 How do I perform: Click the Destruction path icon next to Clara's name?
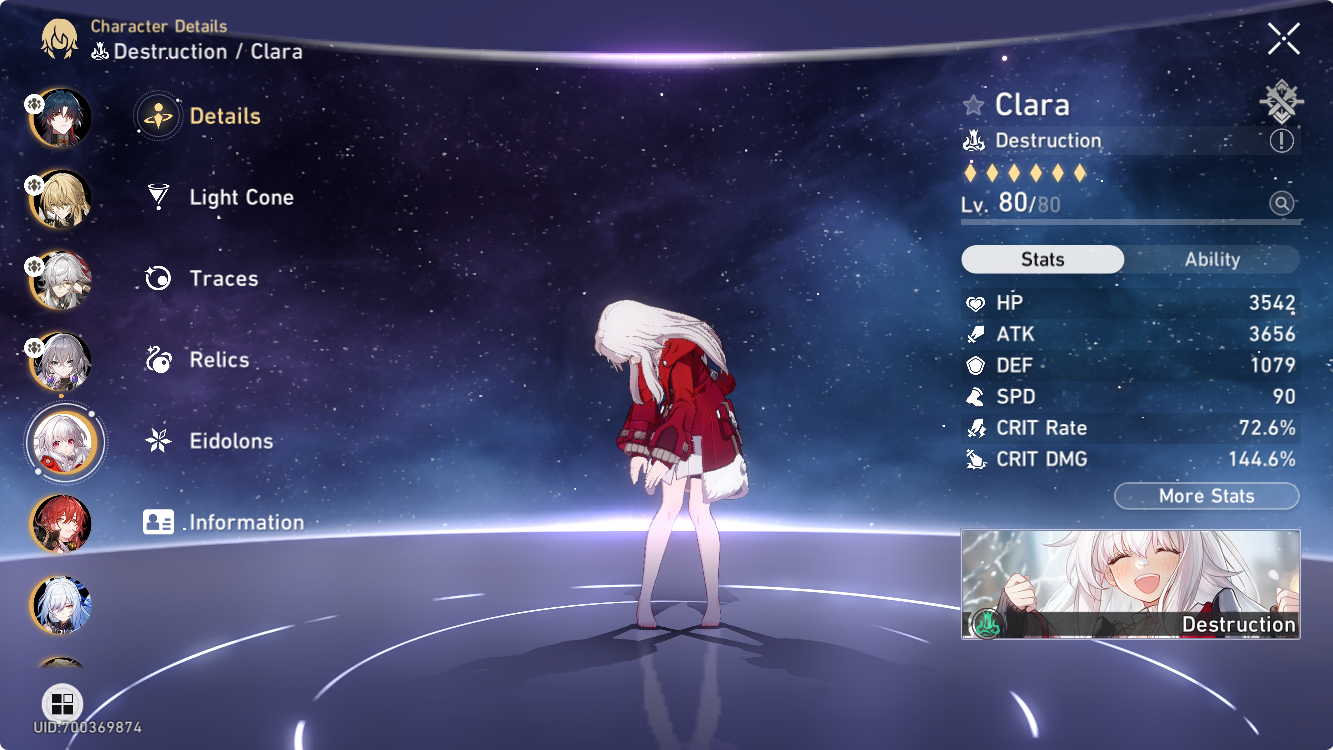tap(973, 140)
